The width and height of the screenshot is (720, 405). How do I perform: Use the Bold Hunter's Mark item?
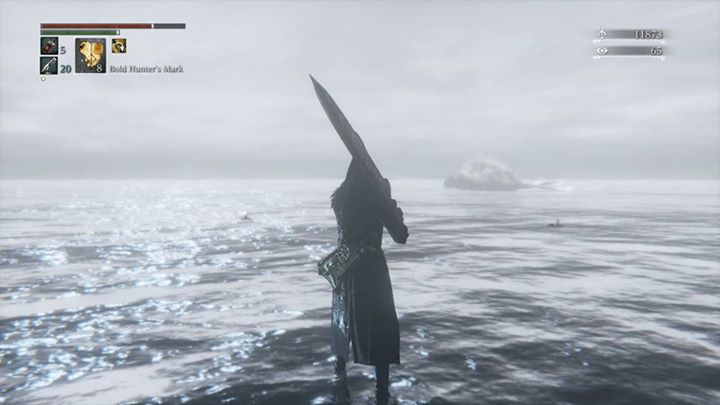[x=90, y=55]
